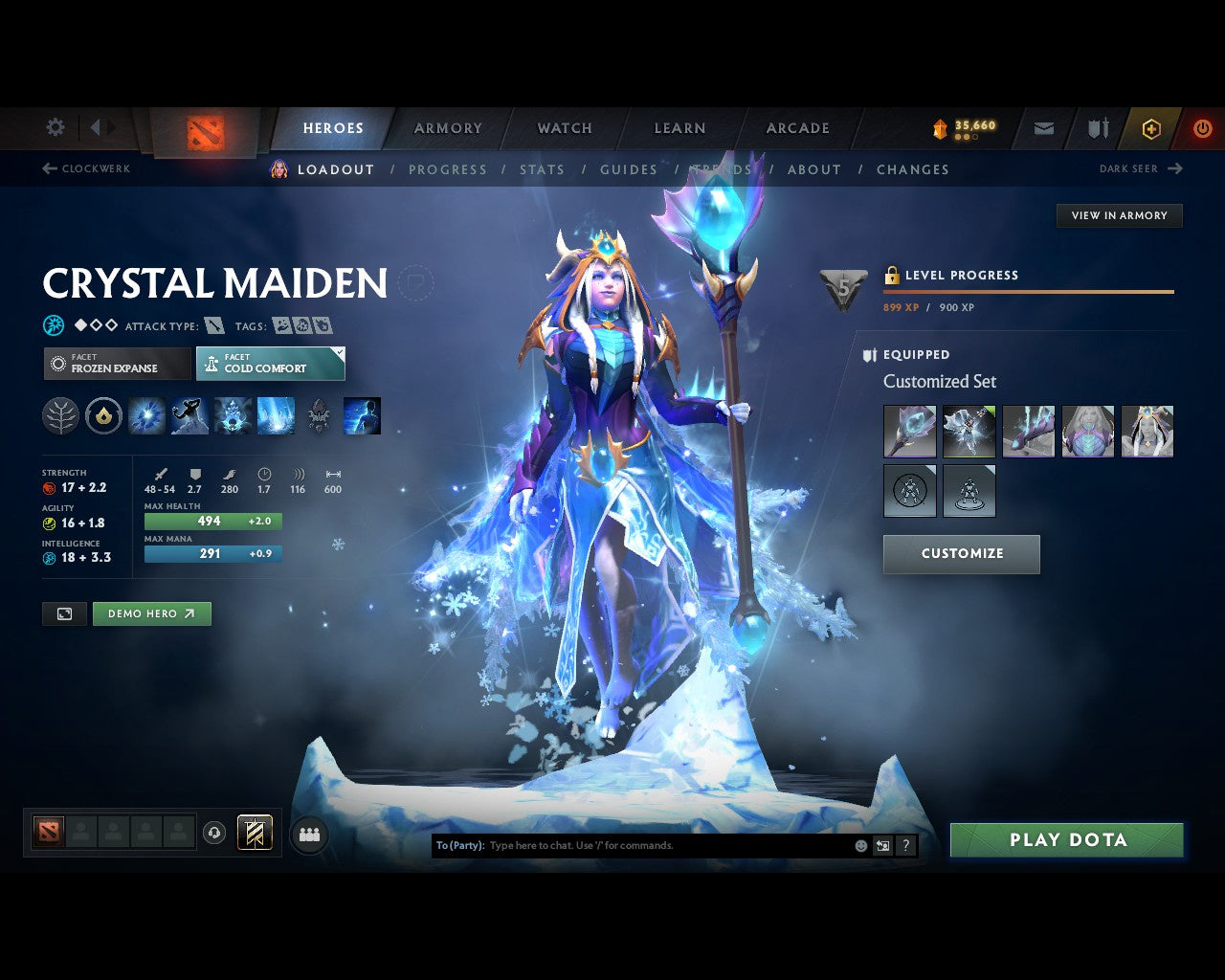Open Dota Plus with the gold hexagon icon
The image size is (1225, 980).
coord(1151,128)
